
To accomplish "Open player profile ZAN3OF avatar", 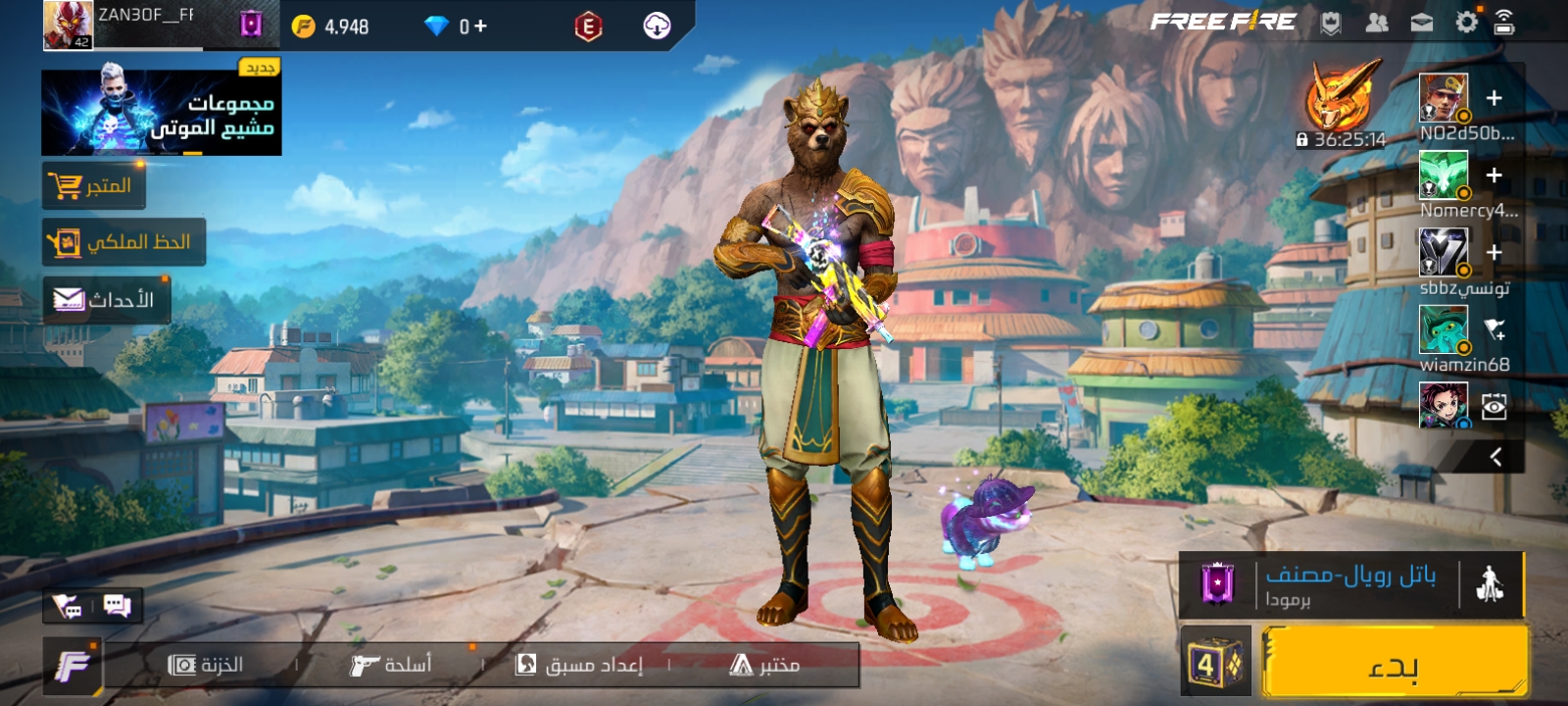I will pos(68,25).
